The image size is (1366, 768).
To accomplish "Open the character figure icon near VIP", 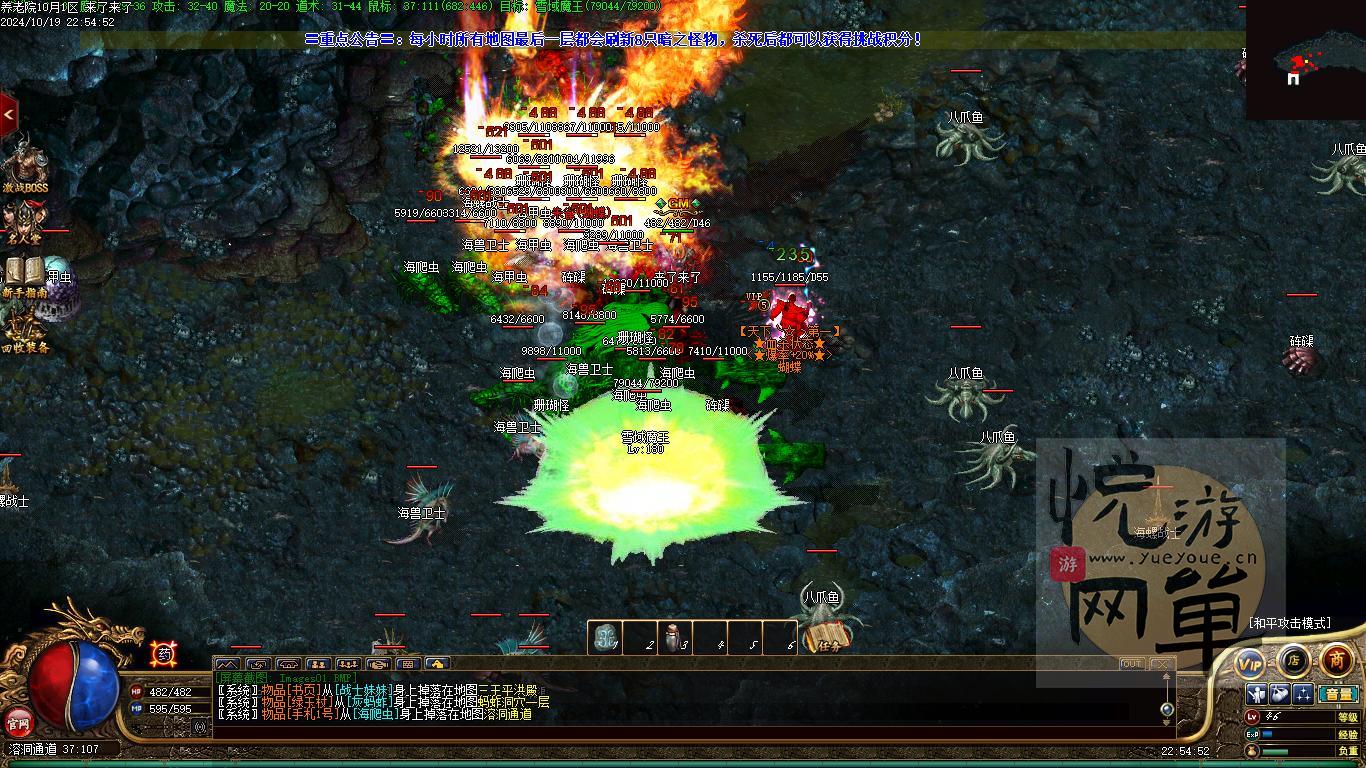I will (x=1257, y=694).
